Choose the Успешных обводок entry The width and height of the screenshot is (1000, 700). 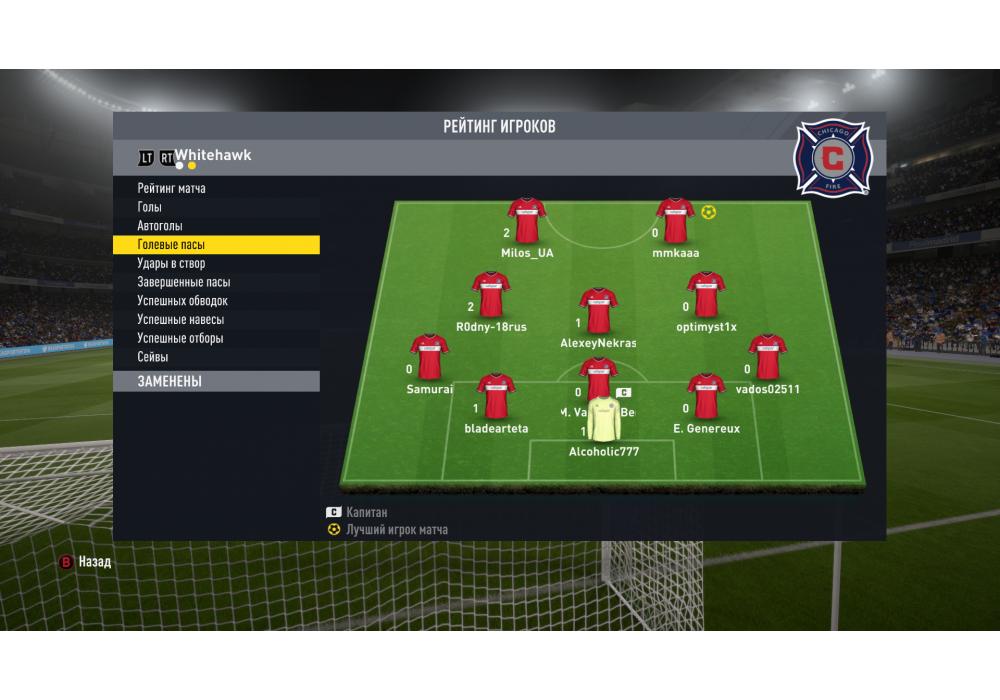tap(183, 301)
